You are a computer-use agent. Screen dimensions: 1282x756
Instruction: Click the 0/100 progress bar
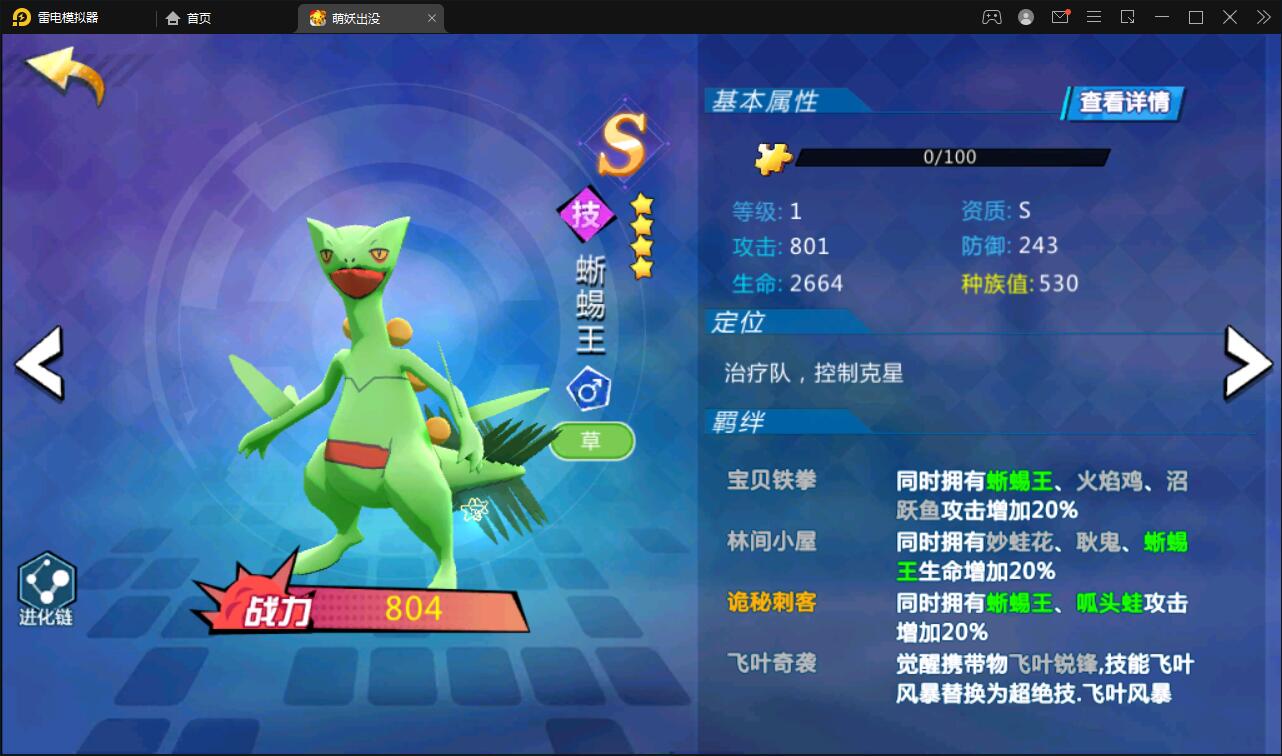pyautogui.click(x=950, y=157)
